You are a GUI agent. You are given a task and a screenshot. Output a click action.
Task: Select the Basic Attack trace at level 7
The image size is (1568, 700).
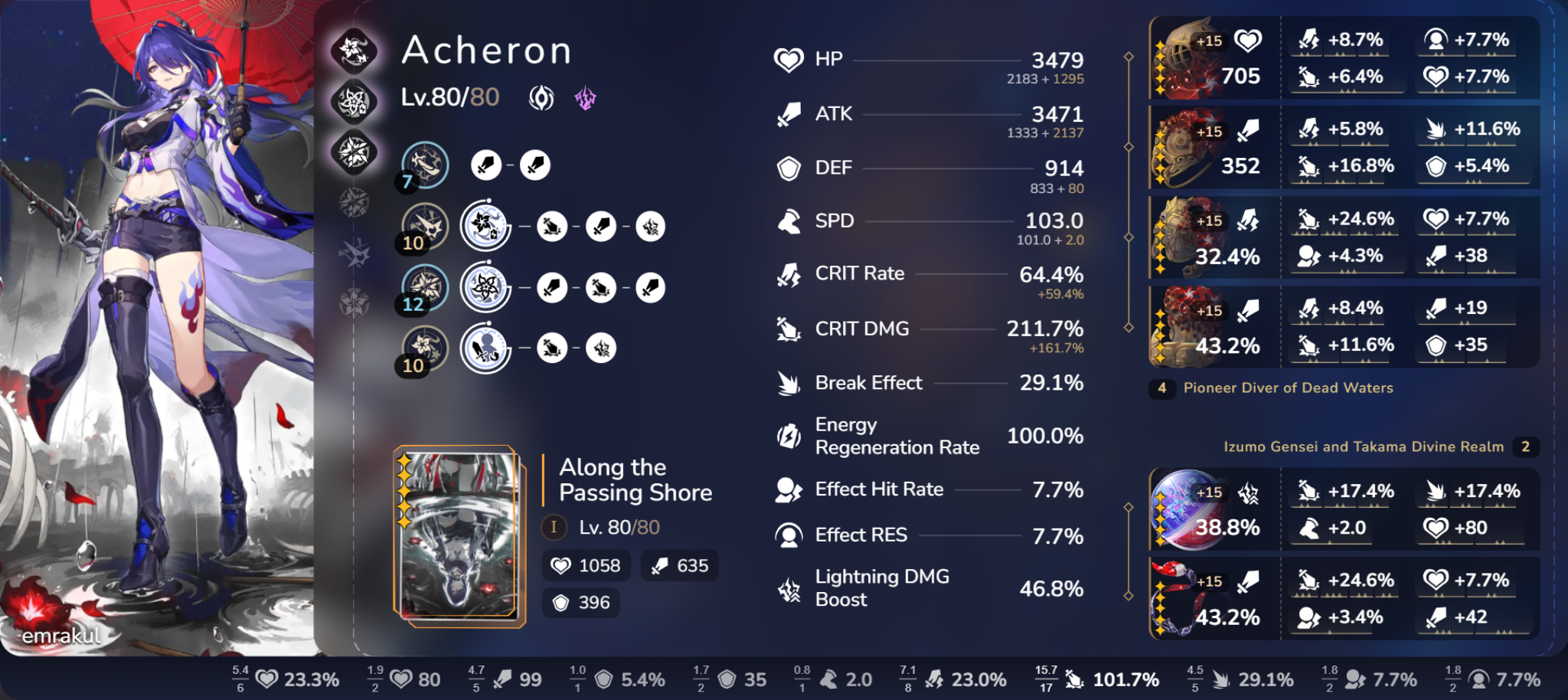tap(426, 165)
